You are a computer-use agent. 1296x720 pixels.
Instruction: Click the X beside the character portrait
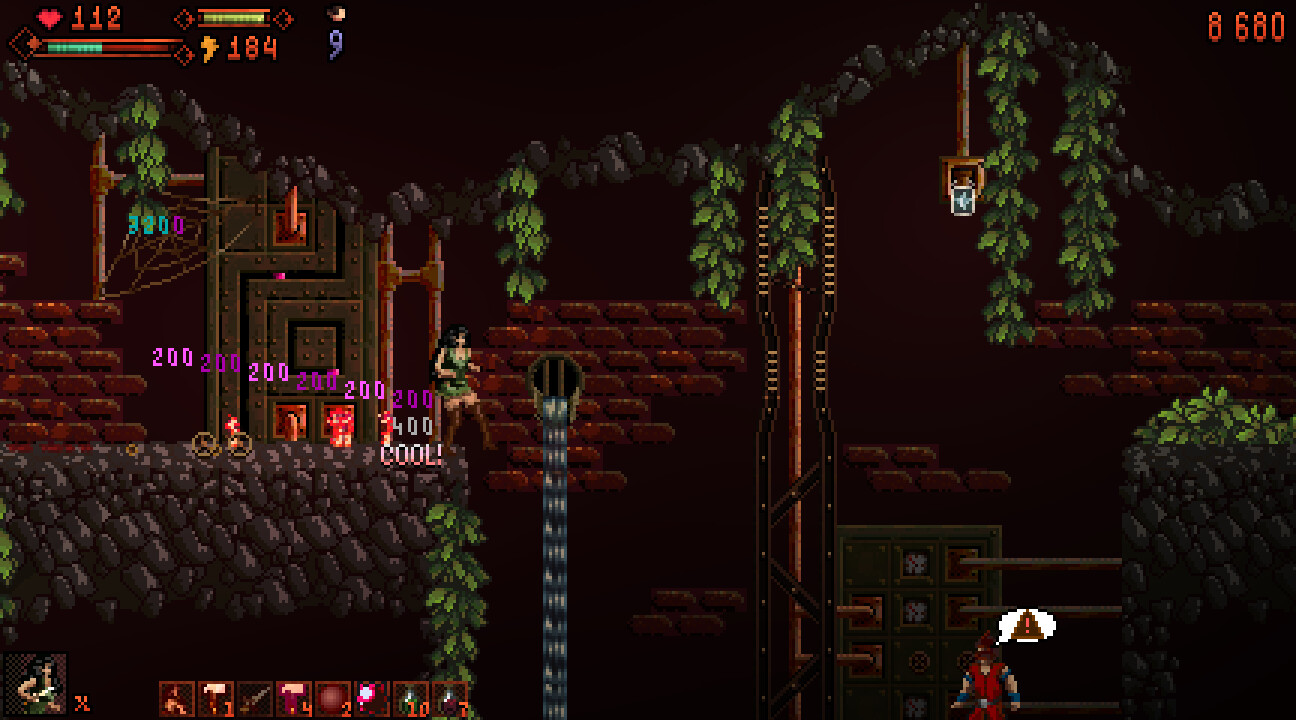click(83, 702)
